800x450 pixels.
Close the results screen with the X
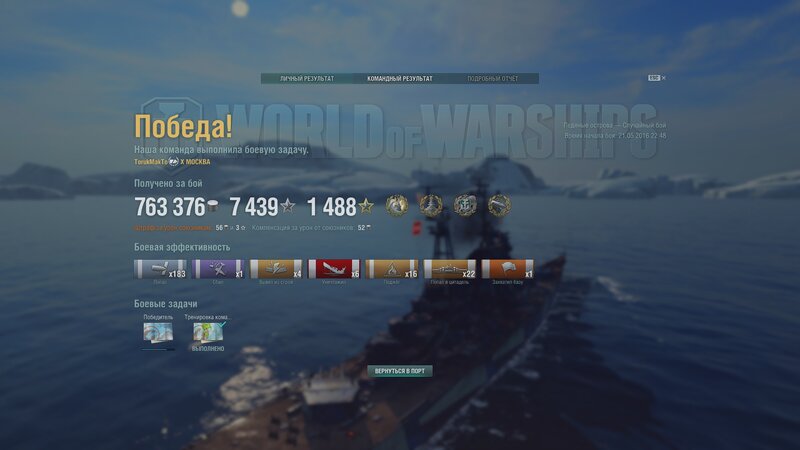[663, 78]
